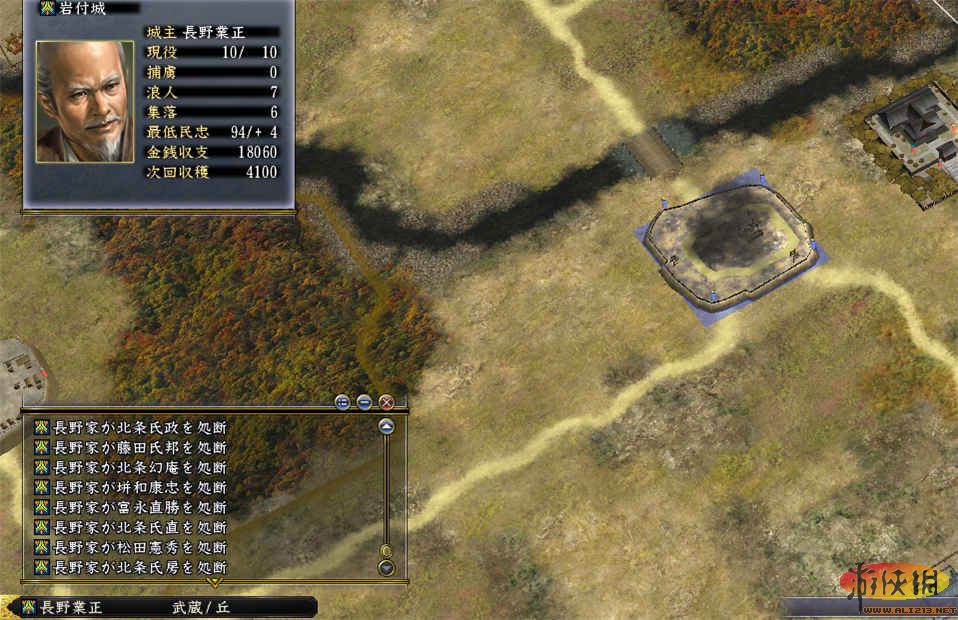This screenshot has height=620, width=958.
Task: Click the log's scroll down arrow
Action: pos(386,568)
